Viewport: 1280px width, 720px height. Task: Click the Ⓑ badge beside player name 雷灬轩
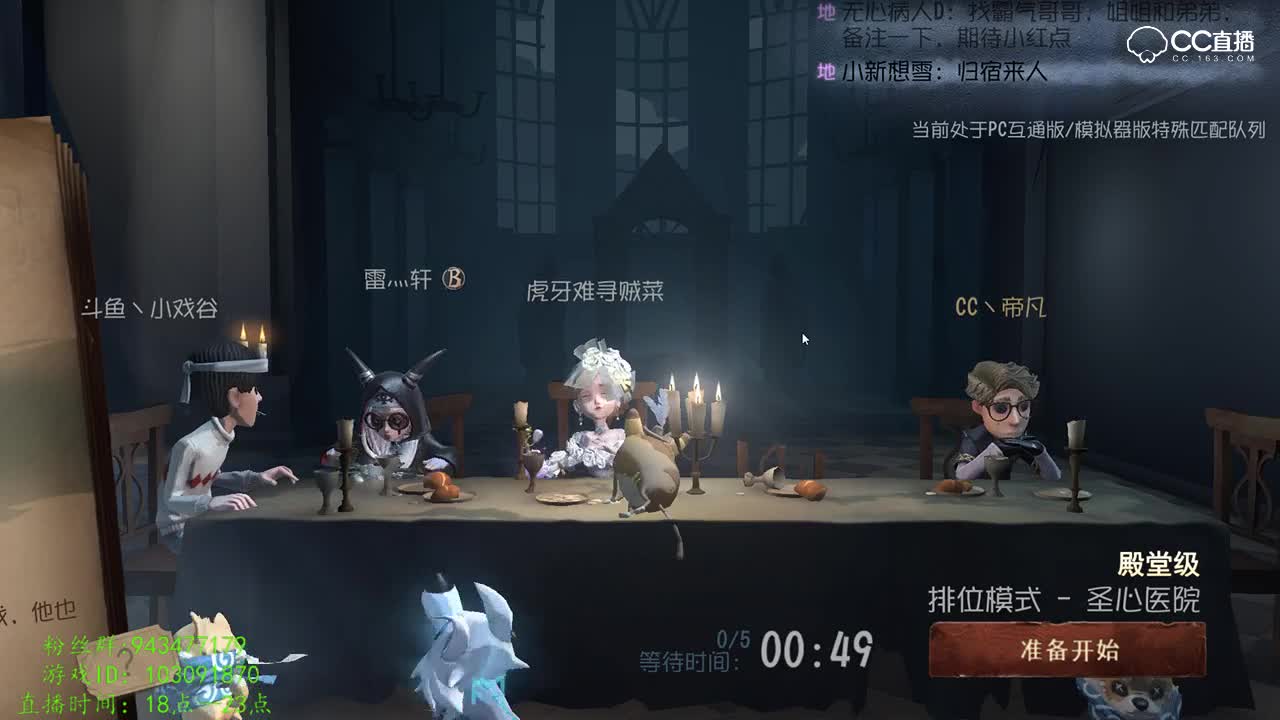[456, 281]
